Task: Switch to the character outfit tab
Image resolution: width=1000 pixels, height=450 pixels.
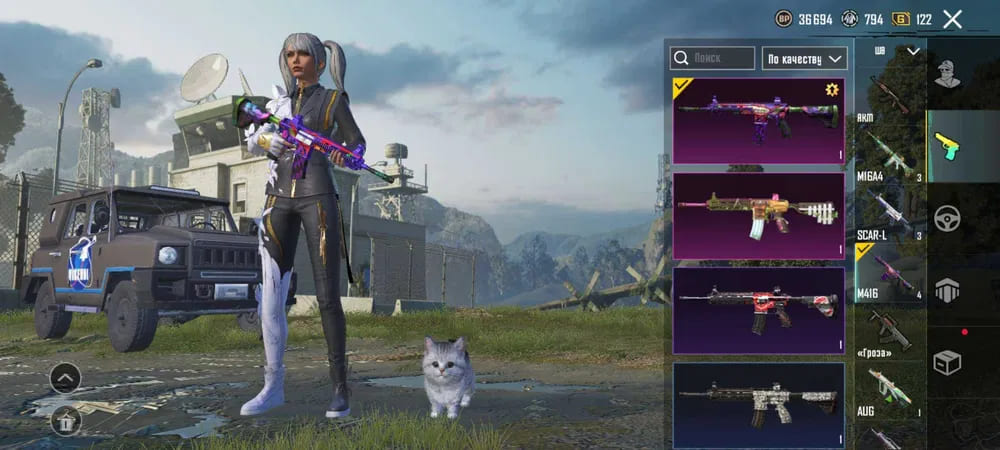Action: coord(947,73)
